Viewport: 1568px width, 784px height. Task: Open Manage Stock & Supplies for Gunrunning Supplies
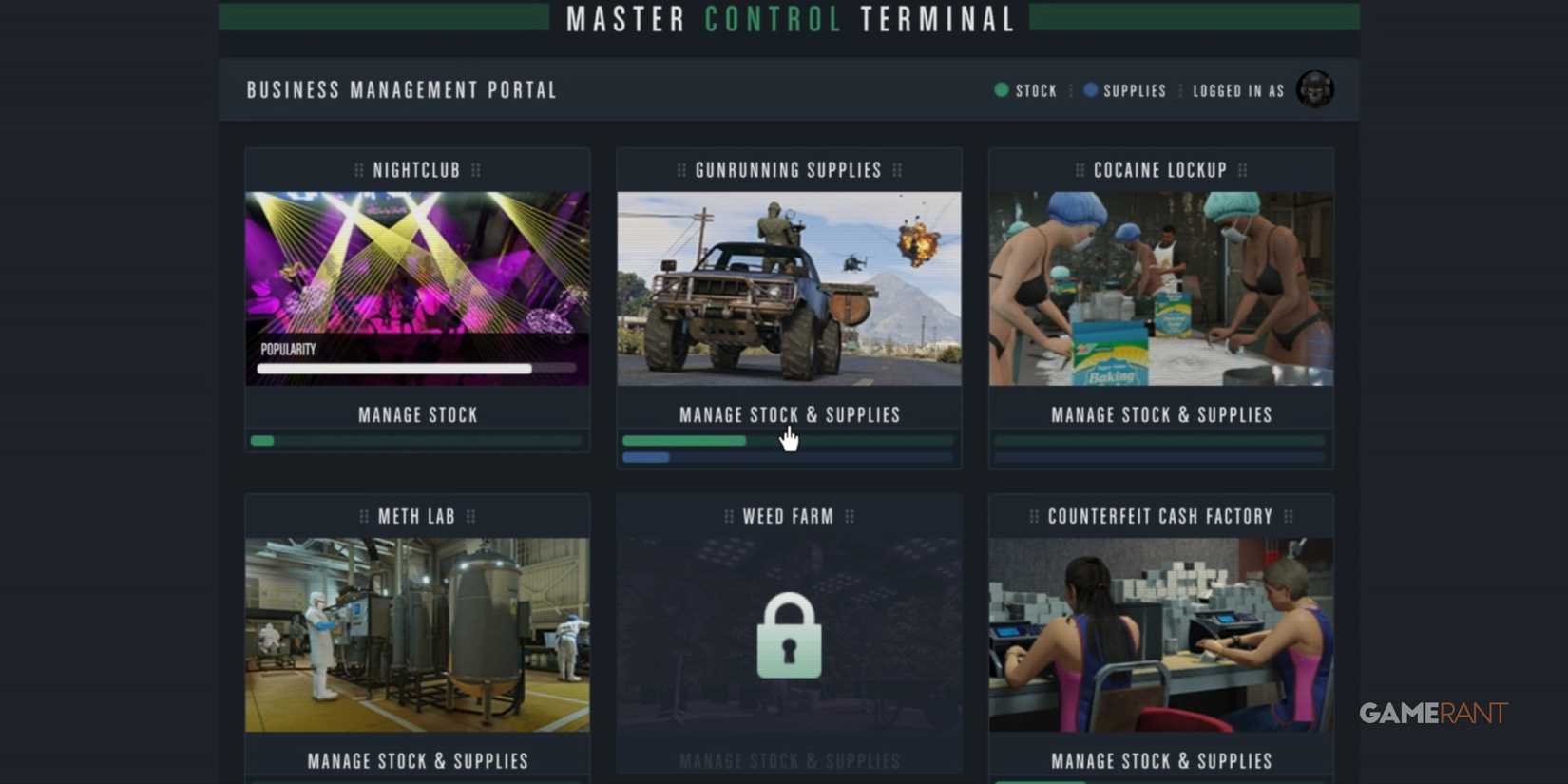tap(789, 414)
